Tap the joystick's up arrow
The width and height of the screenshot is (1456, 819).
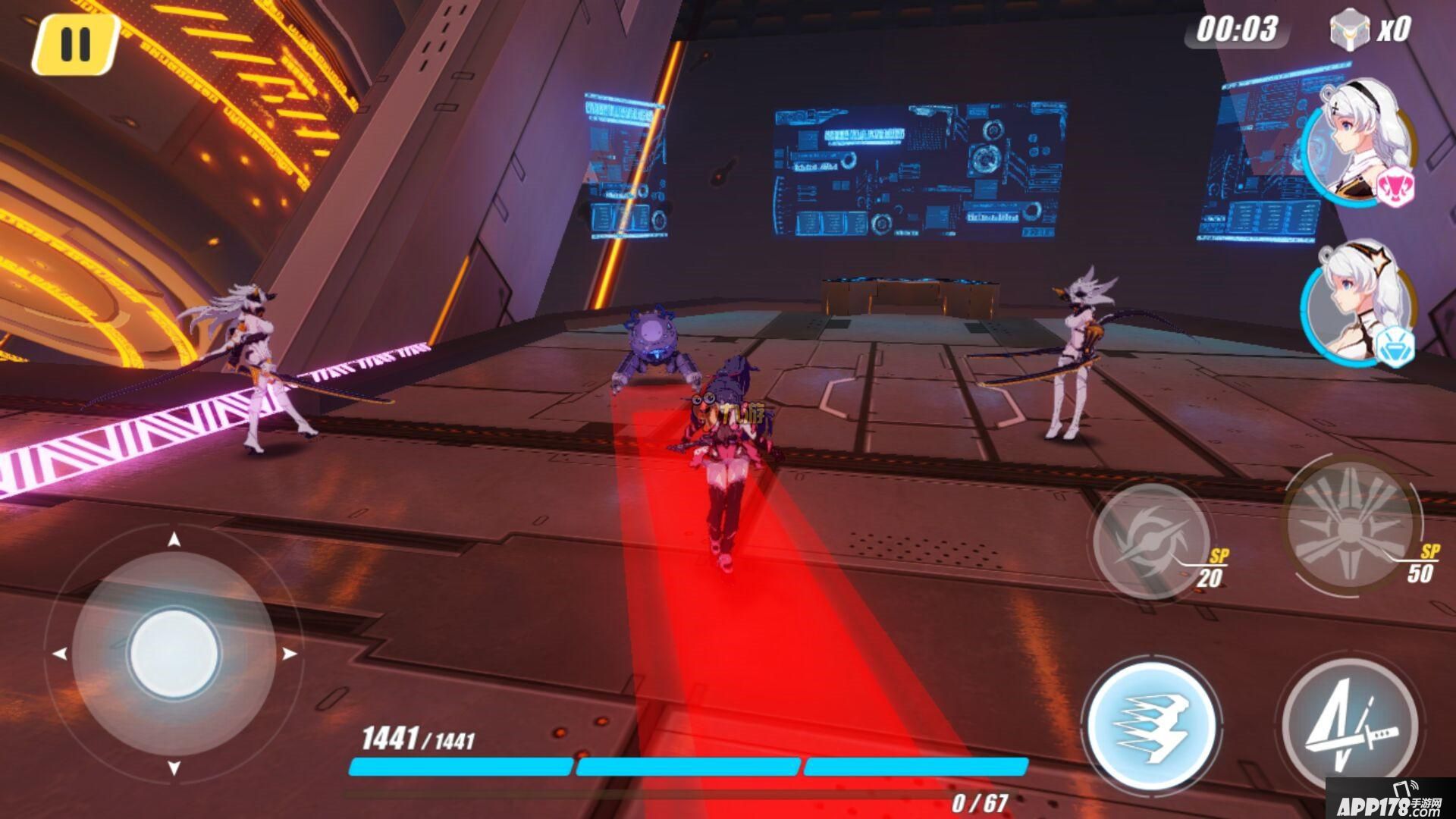click(x=174, y=540)
